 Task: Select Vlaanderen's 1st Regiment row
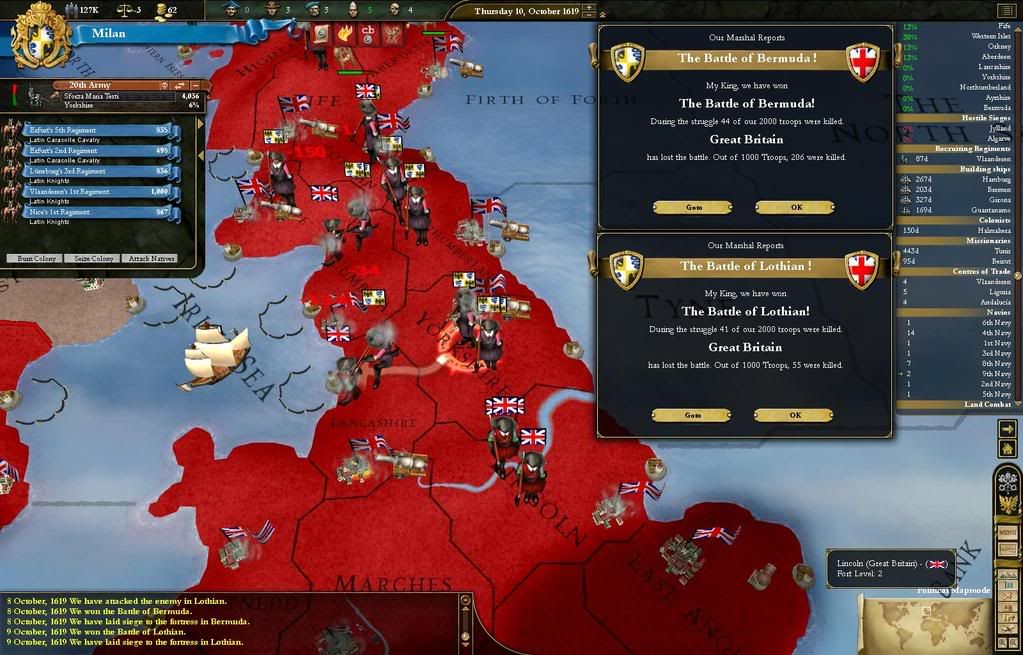pos(100,191)
